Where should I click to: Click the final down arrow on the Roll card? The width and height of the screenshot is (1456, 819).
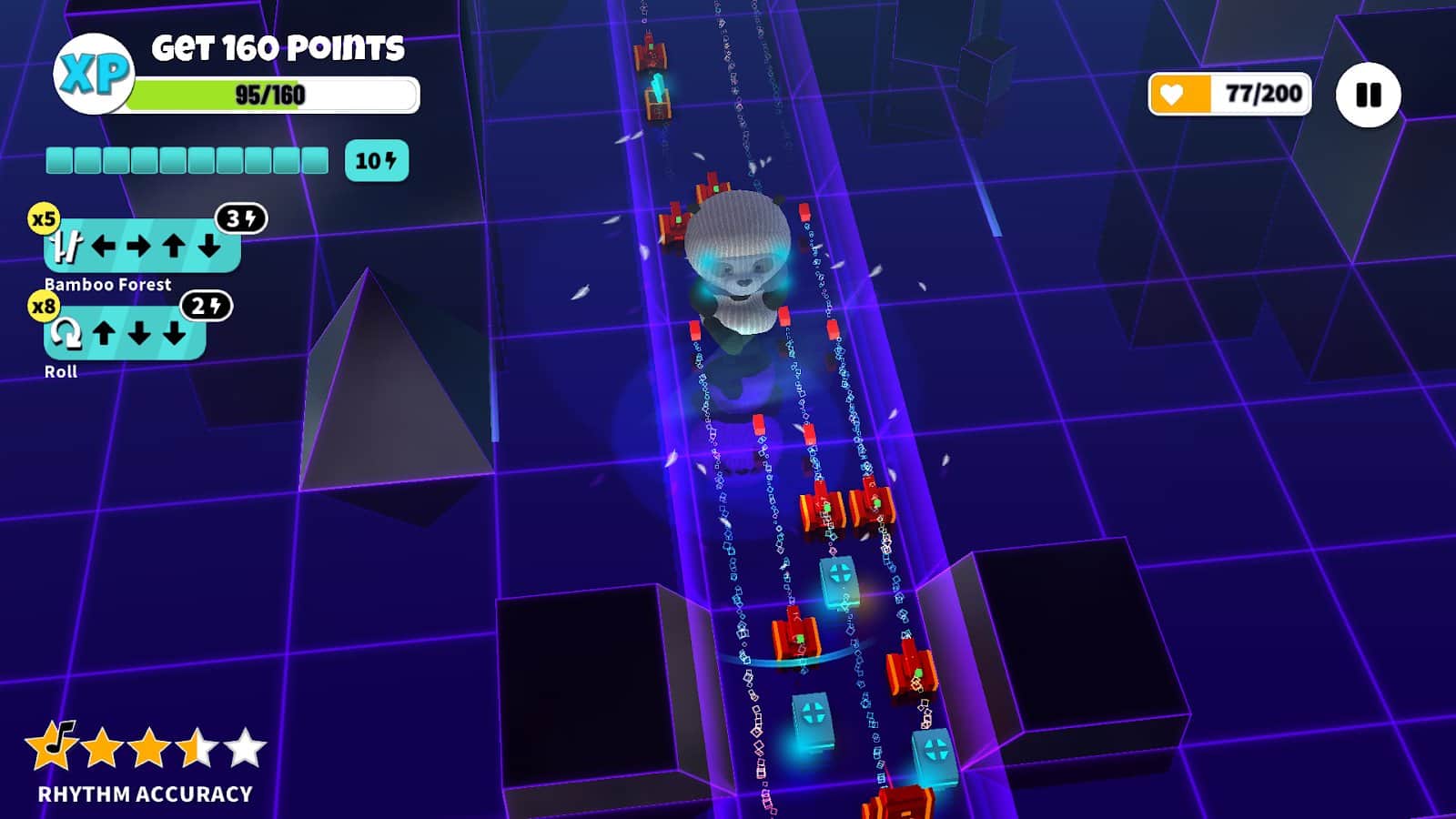175,332
